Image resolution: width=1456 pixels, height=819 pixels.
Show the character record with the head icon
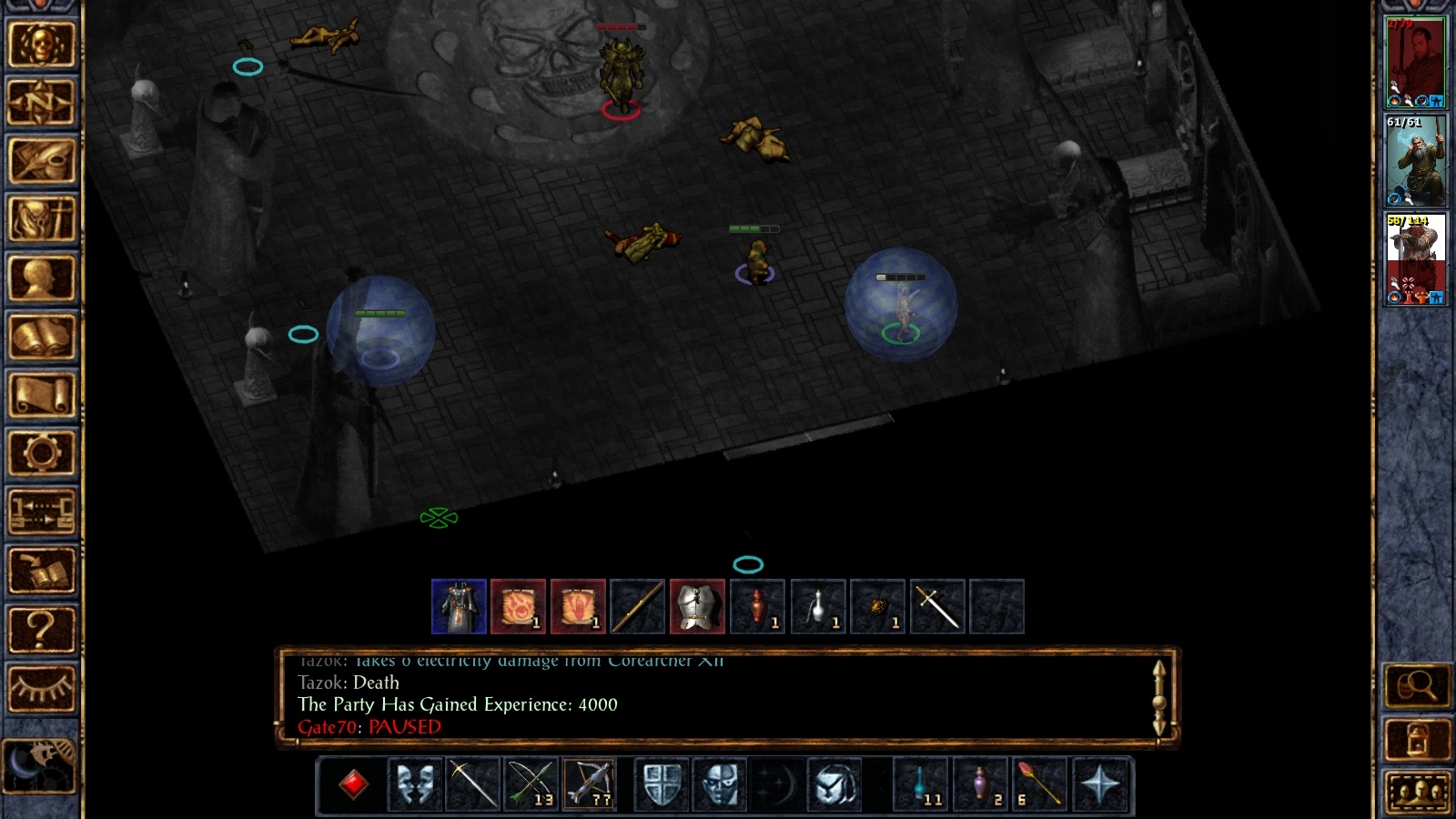pyautogui.click(x=41, y=278)
